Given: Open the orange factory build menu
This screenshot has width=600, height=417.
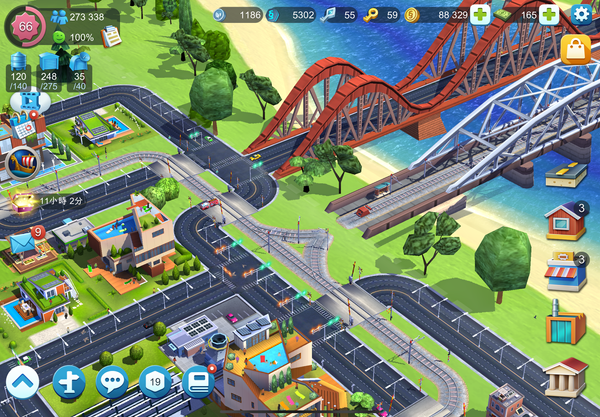Looking at the screenshot, I should 565,325.
